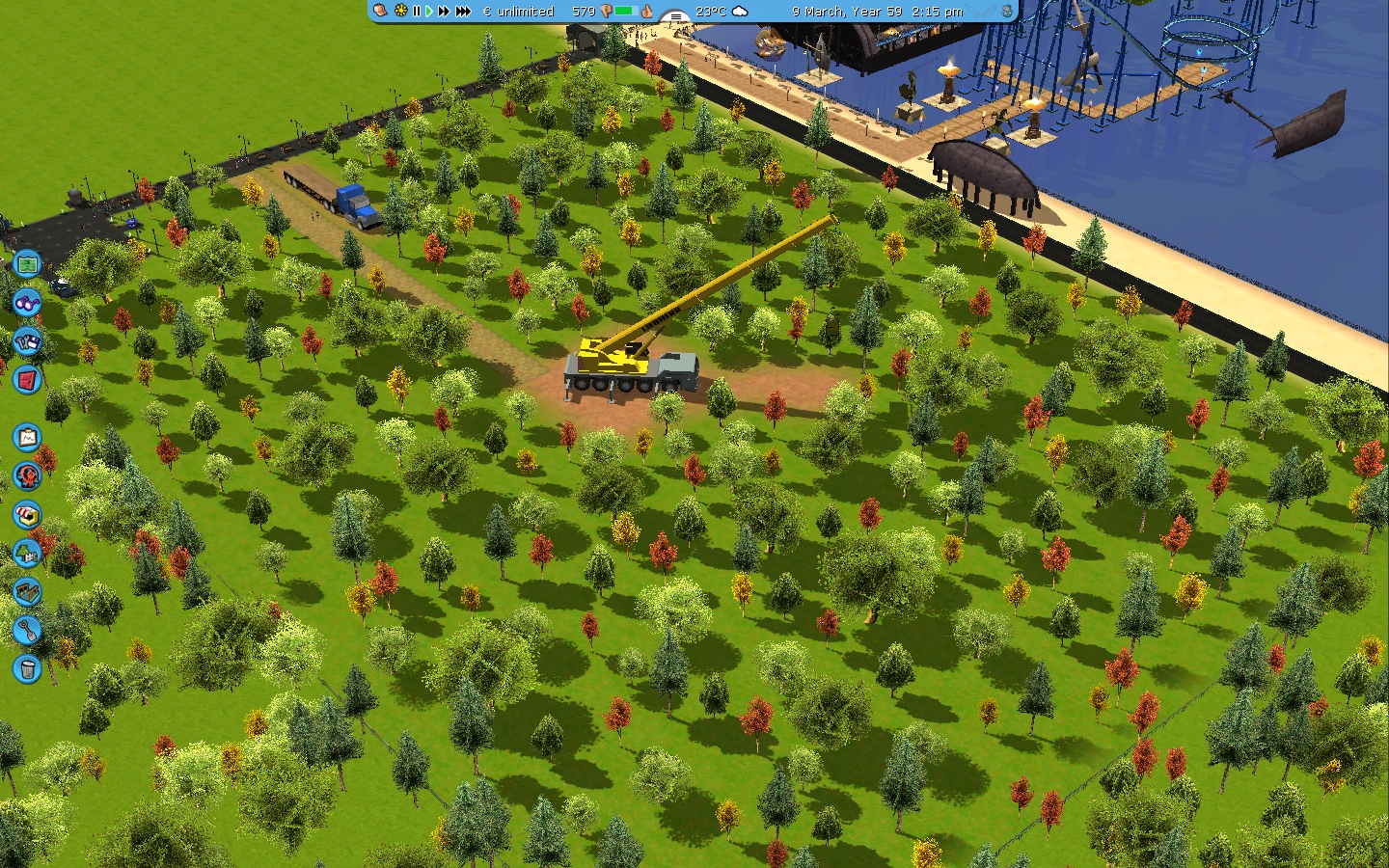Image resolution: width=1389 pixels, height=868 pixels.
Task: Open the shop stall facilities menu
Action: (x=27, y=514)
